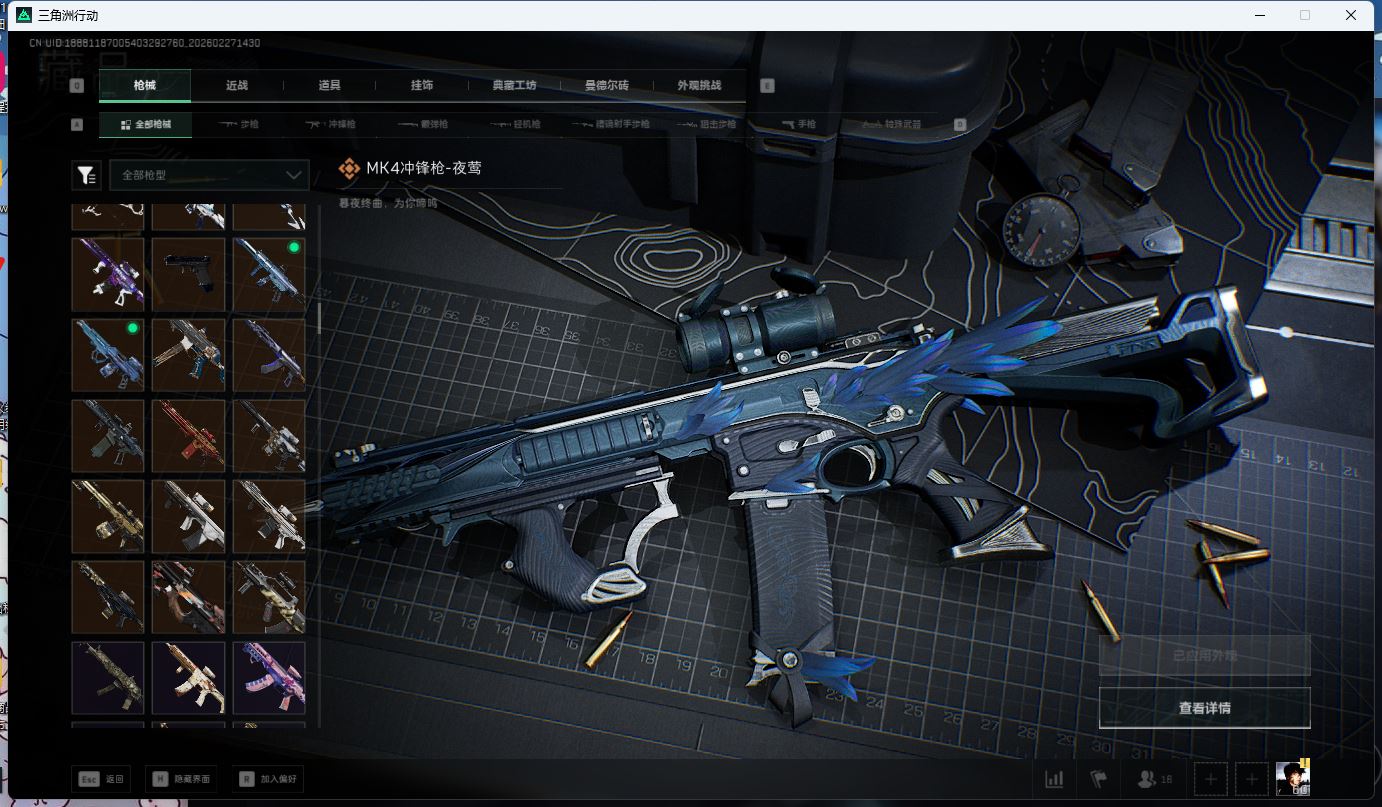Viewport: 1382px width, 807px height.
Task: Open the 曼德尔砖 tab
Action: click(x=607, y=86)
